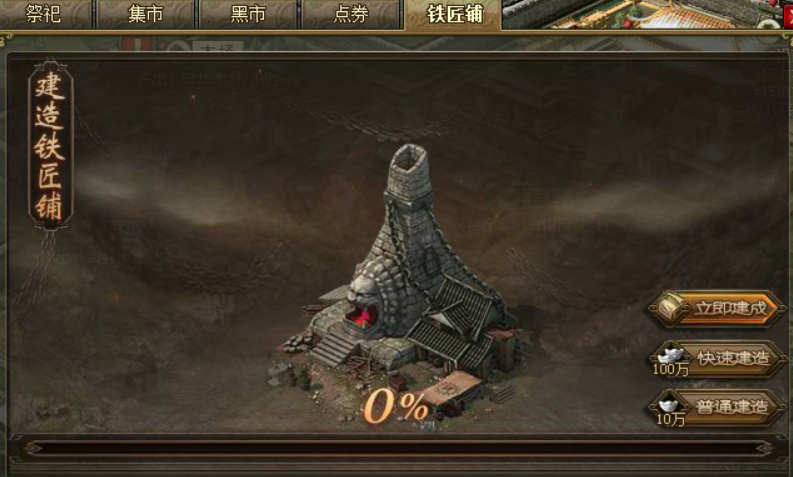Start 快速建造 for 100万
This screenshot has height=477, width=793.
point(719,357)
